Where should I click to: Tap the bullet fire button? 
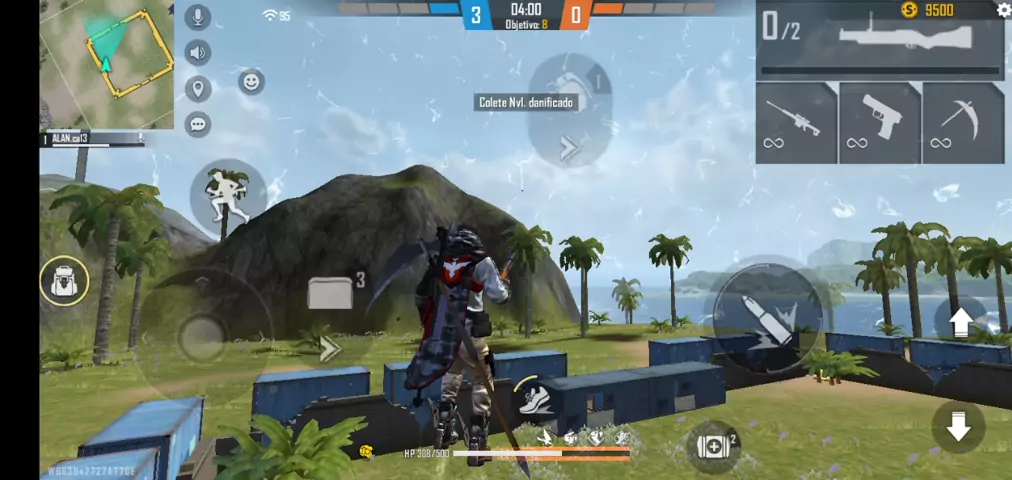tap(768, 314)
